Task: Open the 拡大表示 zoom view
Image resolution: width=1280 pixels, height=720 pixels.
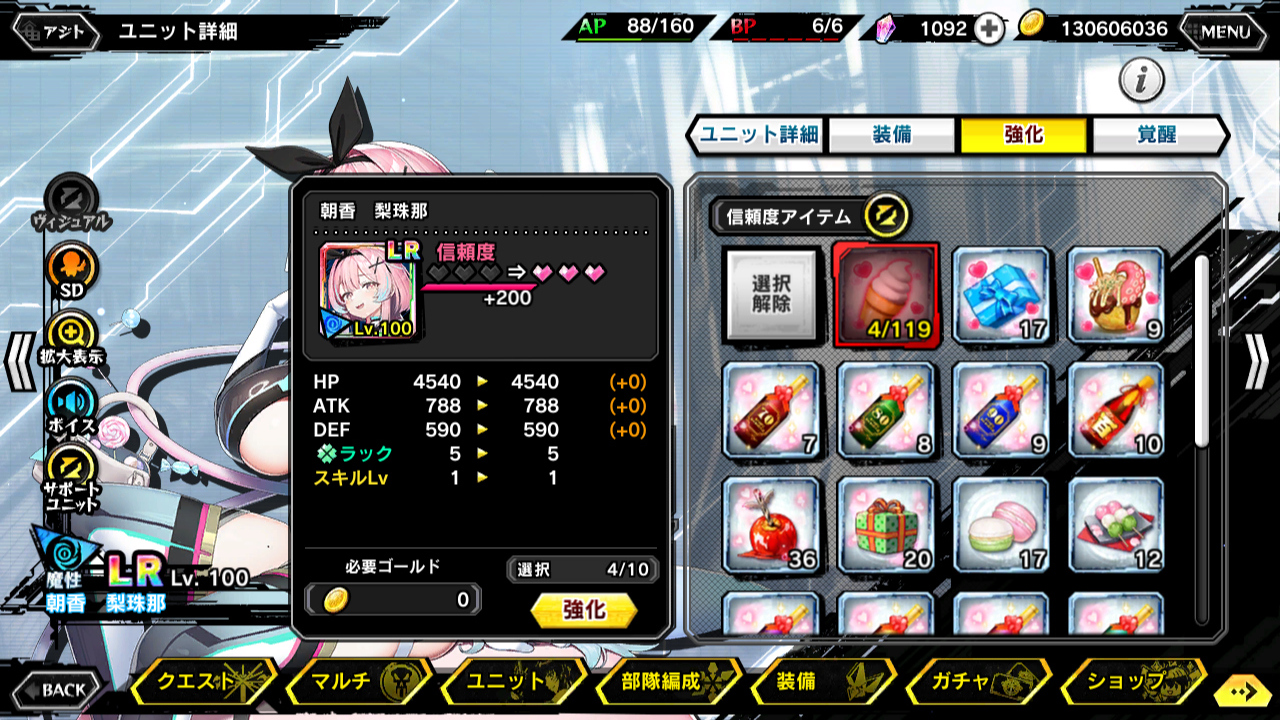Action: tap(72, 334)
